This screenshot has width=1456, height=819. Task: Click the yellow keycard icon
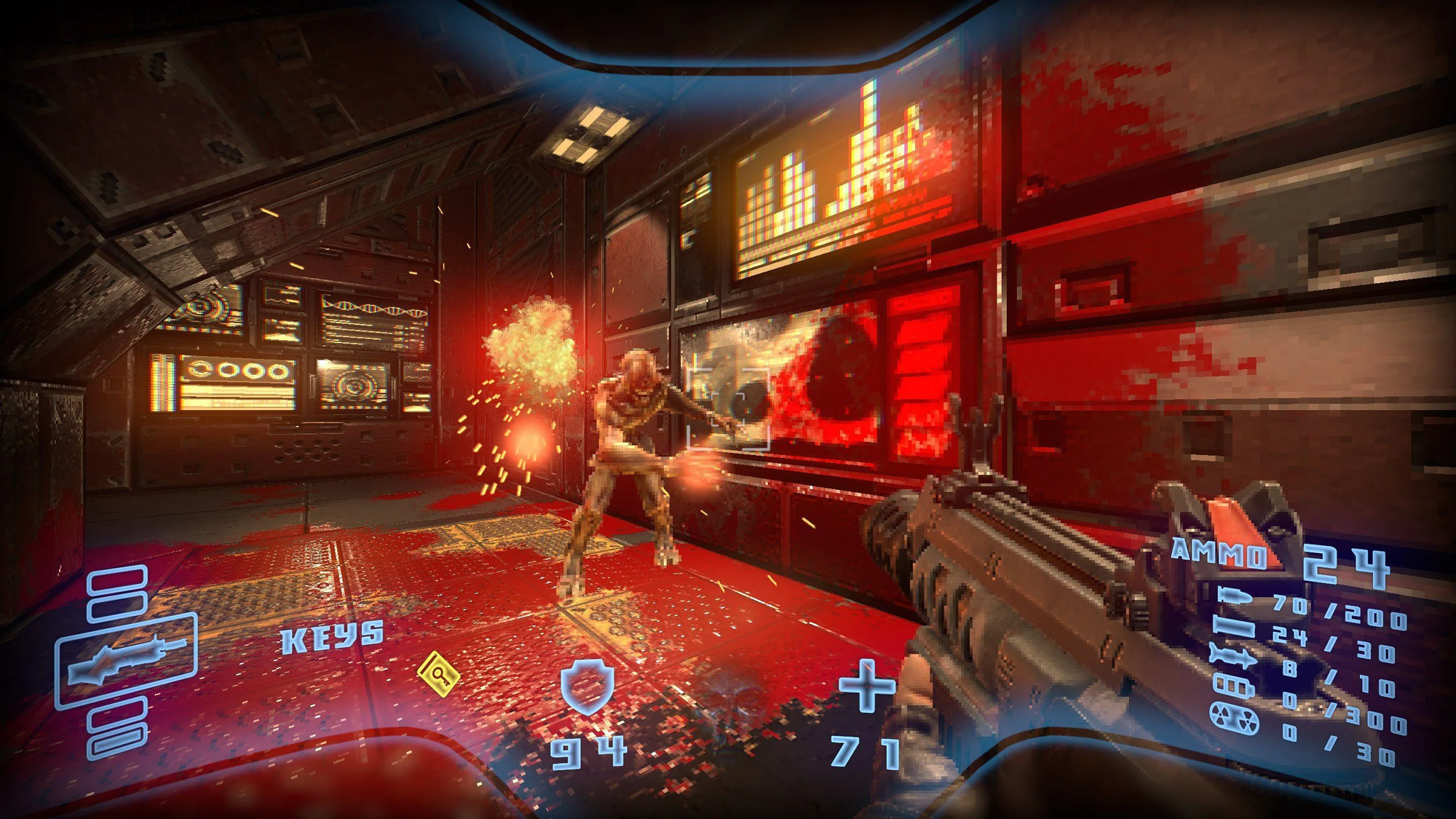[x=439, y=673]
